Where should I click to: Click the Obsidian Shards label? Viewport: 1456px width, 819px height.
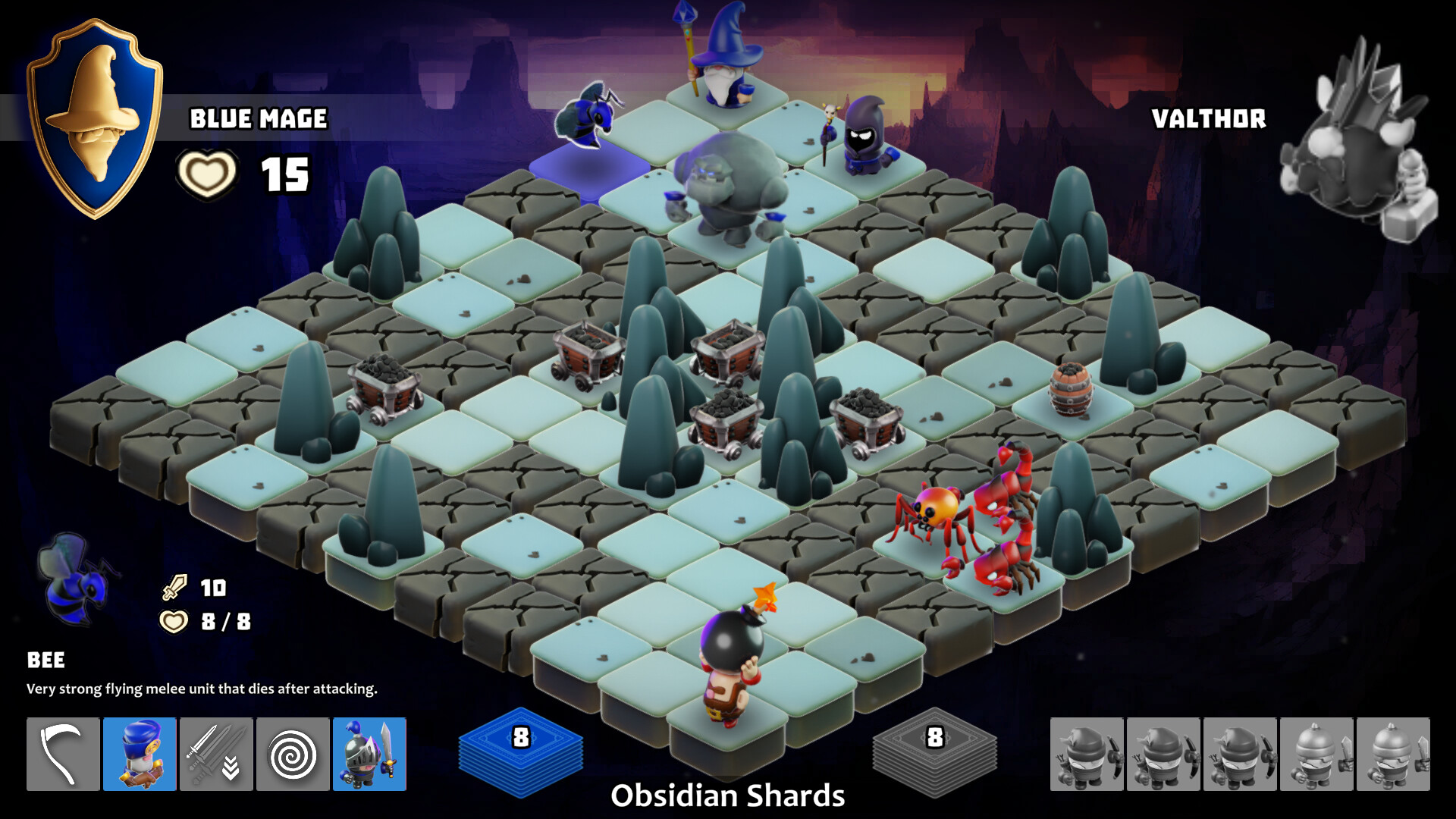[x=729, y=795]
